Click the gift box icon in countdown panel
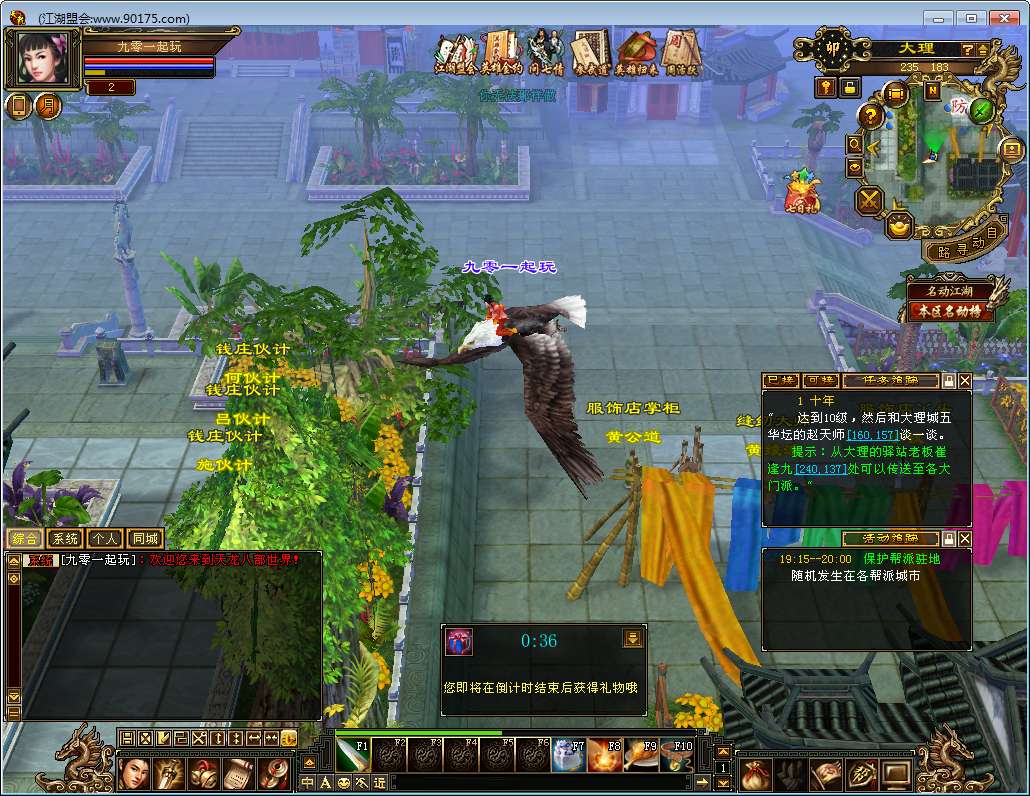The image size is (1030, 796). (459, 641)
